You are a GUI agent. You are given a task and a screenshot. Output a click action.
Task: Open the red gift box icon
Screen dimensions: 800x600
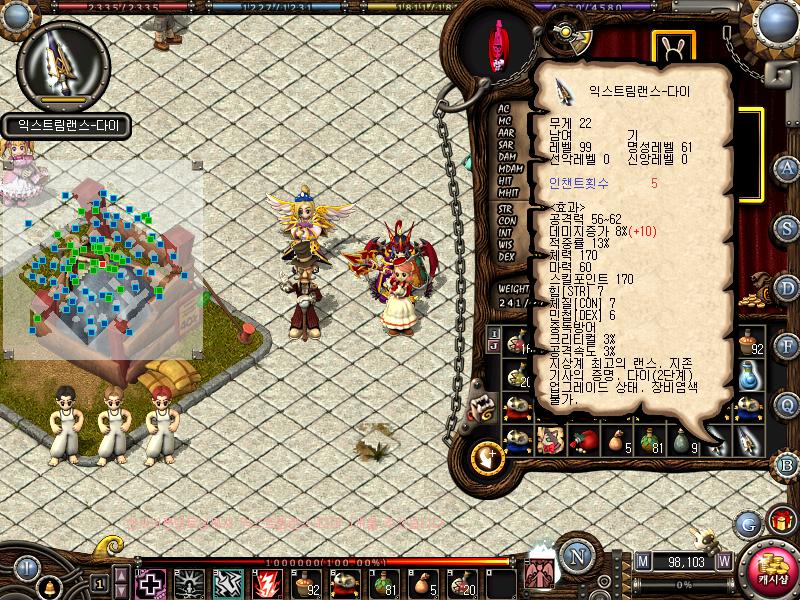coord(779,520)
